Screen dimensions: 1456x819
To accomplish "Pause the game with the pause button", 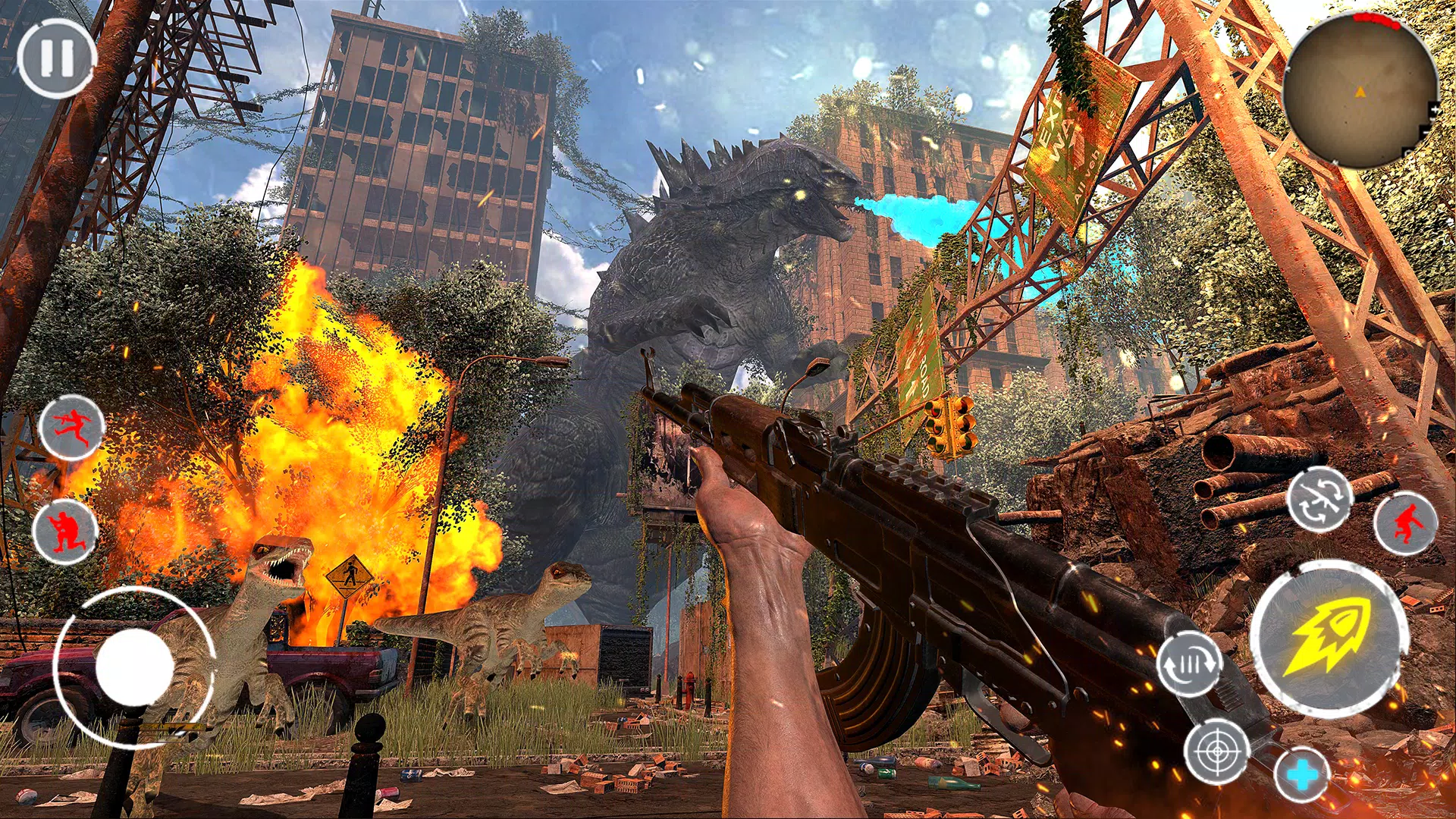I will [57, 58].
